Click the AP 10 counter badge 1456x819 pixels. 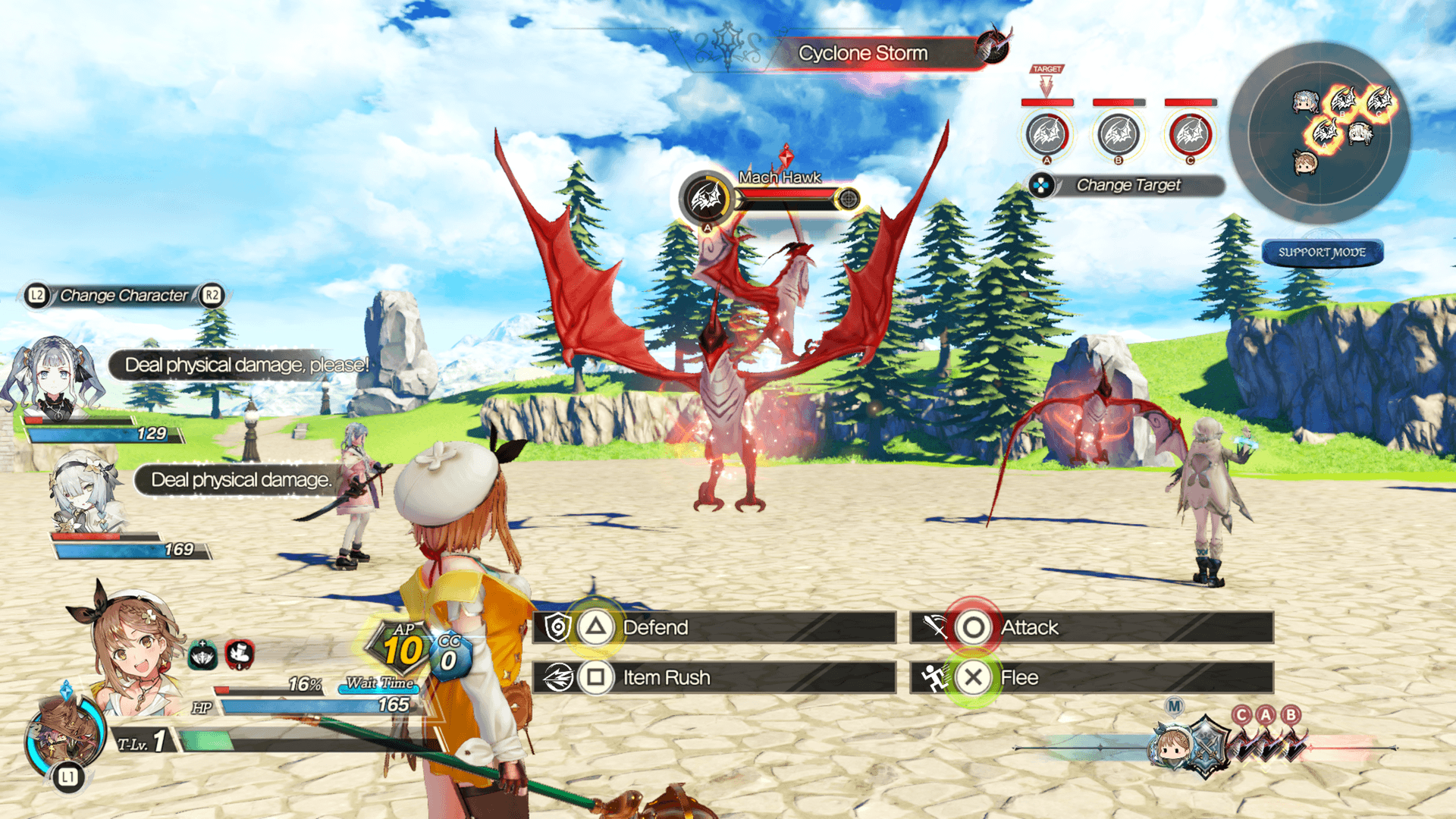point(403,647)
